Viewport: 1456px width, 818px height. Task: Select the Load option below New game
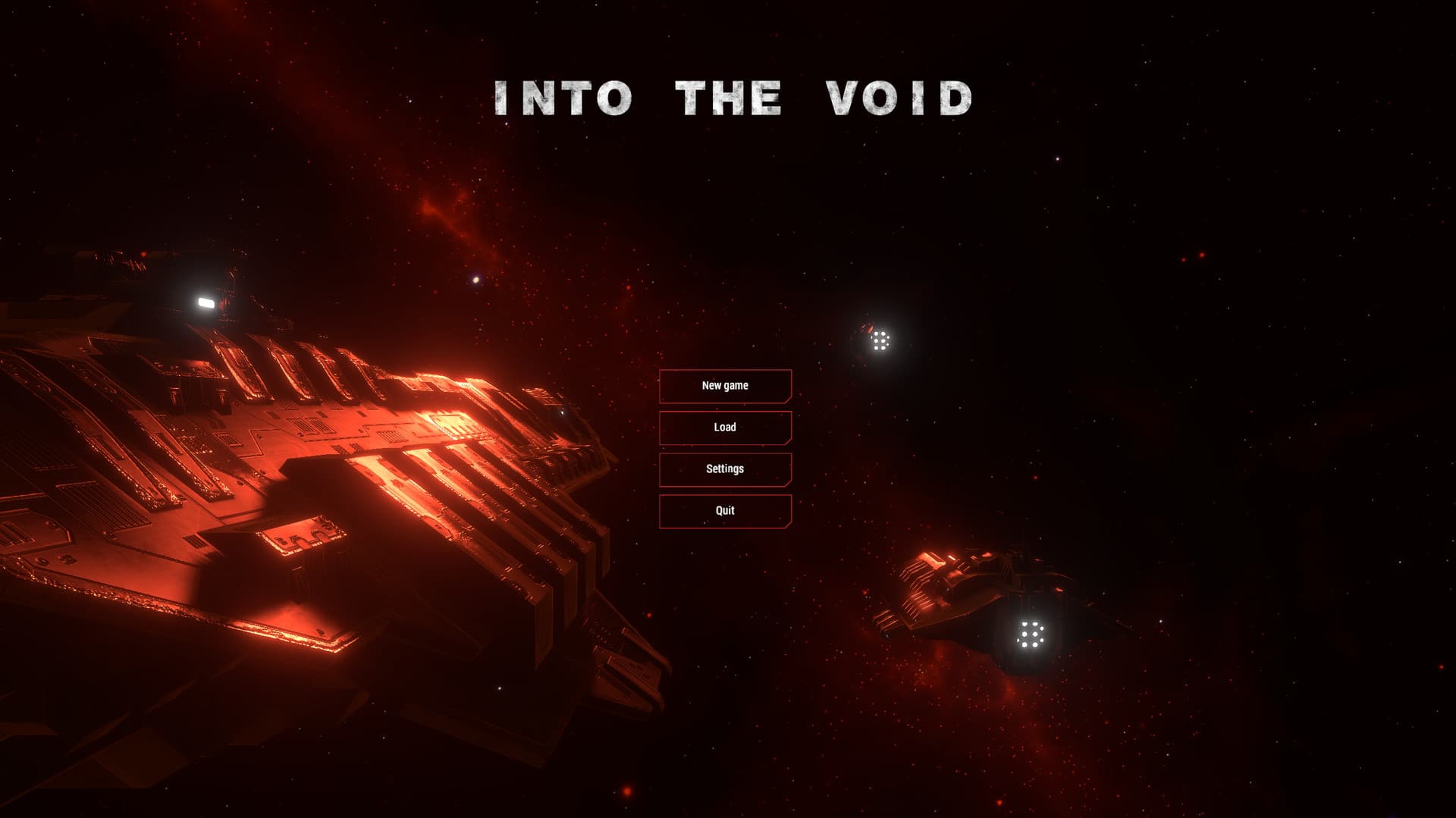point(726,428)
